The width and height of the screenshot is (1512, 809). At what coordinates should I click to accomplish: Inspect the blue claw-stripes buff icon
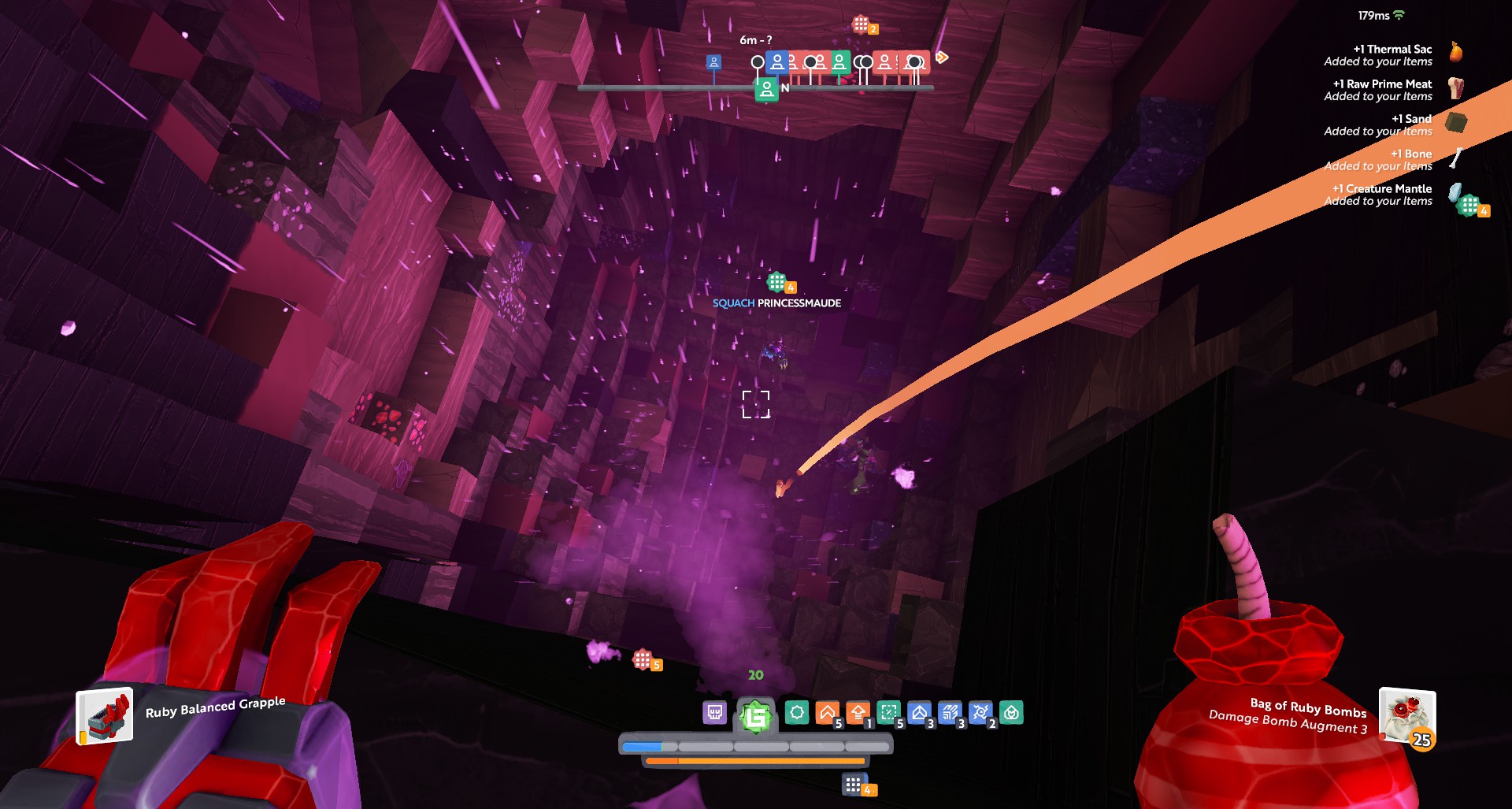pyautogui.click(x=950, y=713)
